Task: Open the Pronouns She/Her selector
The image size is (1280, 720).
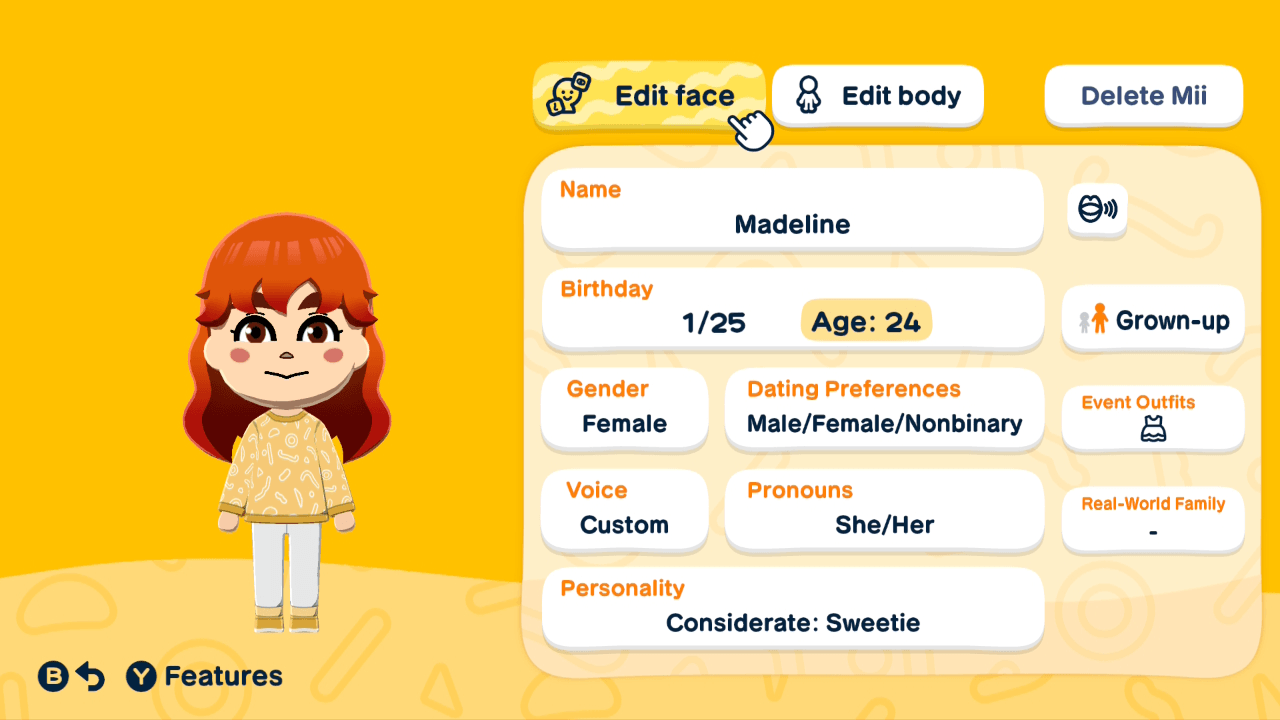Action: 884,511
